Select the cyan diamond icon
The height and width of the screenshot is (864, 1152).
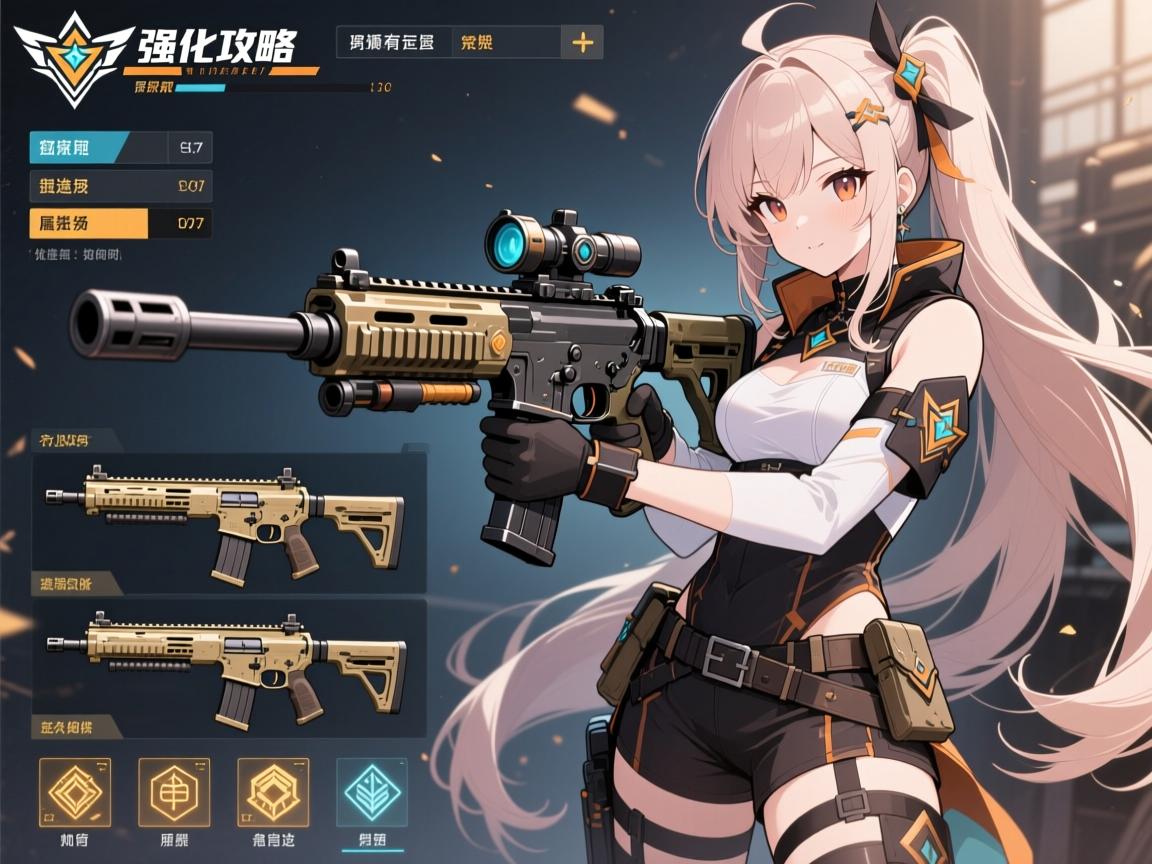pyautogui.click(x=372, y=792)
